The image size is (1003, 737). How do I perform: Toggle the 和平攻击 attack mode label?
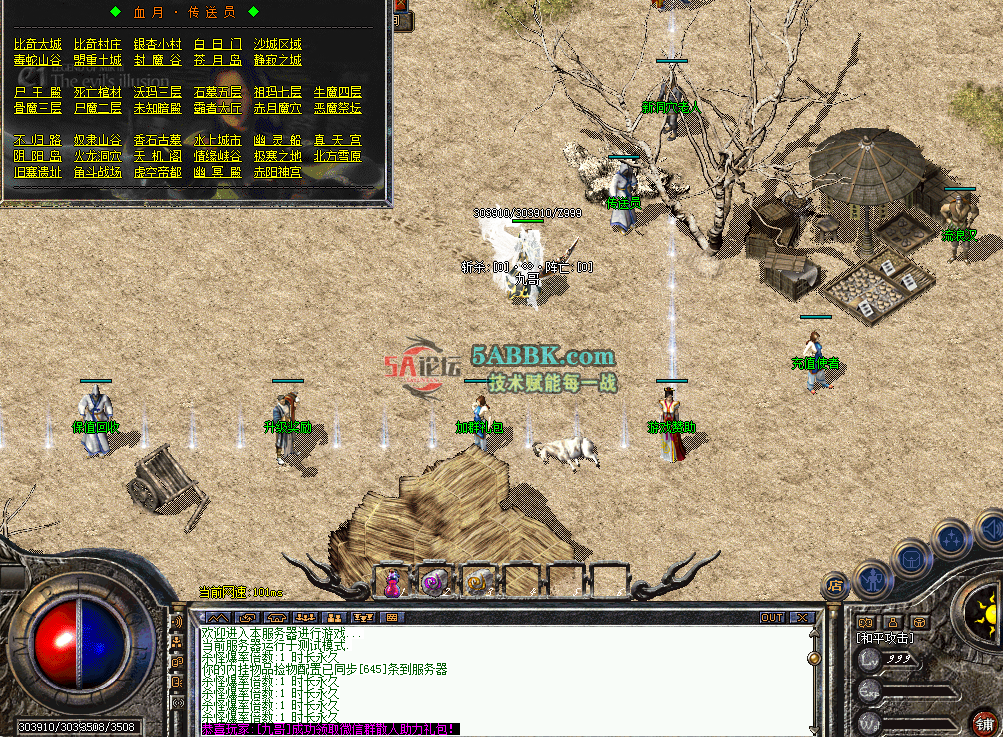[883, 637]
